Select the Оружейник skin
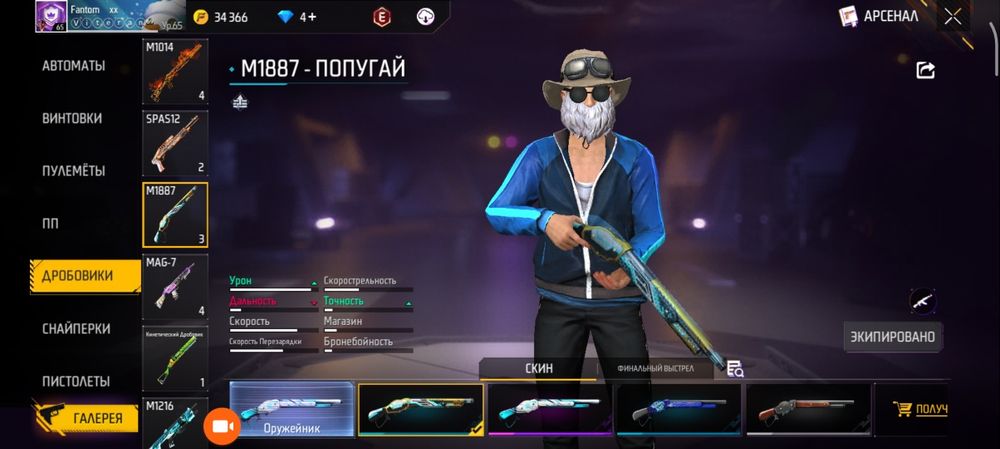1000x449 pixels. pyautogui.click(x=292, y=410)
